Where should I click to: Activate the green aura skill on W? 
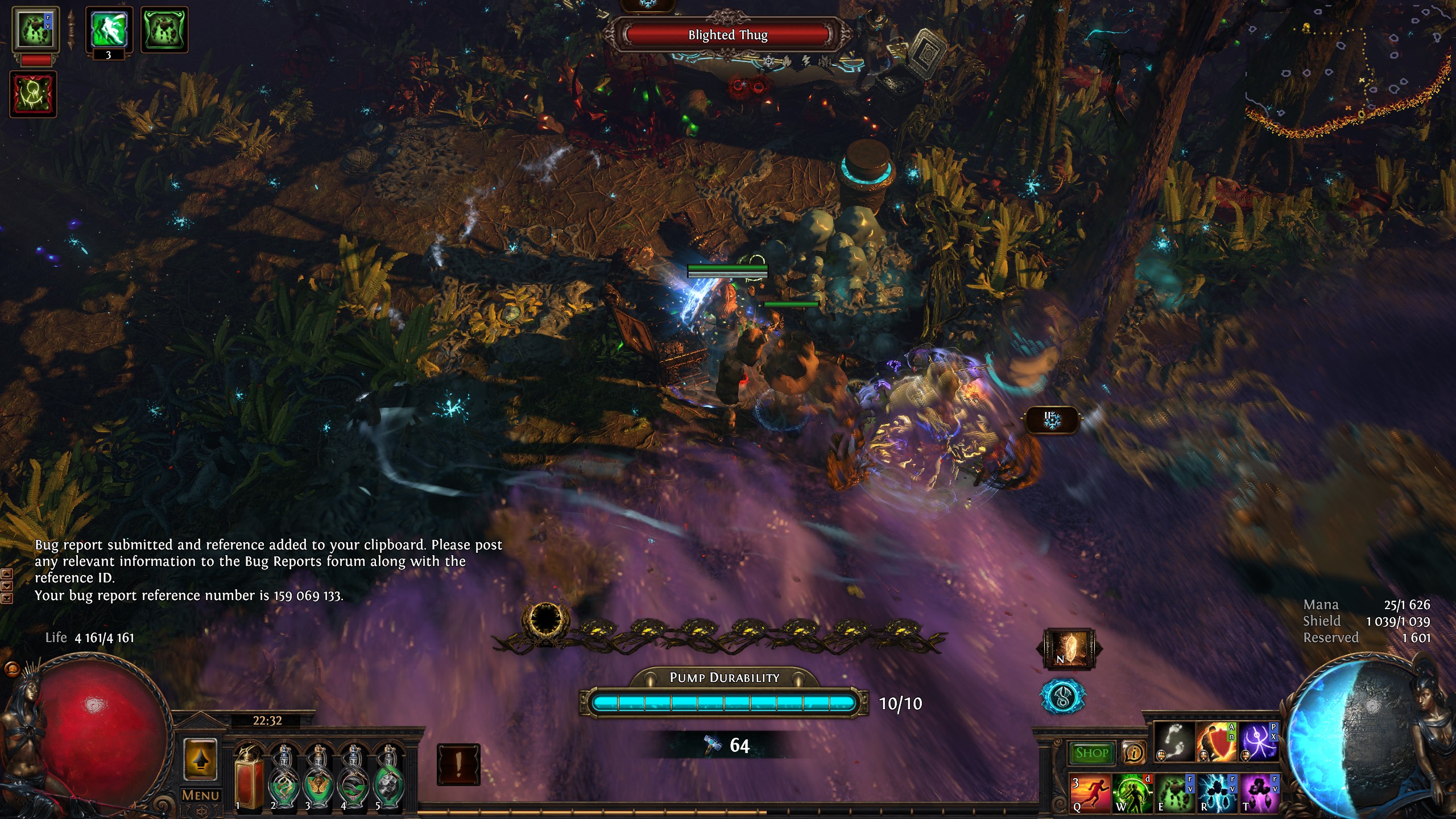[1132, 792]
